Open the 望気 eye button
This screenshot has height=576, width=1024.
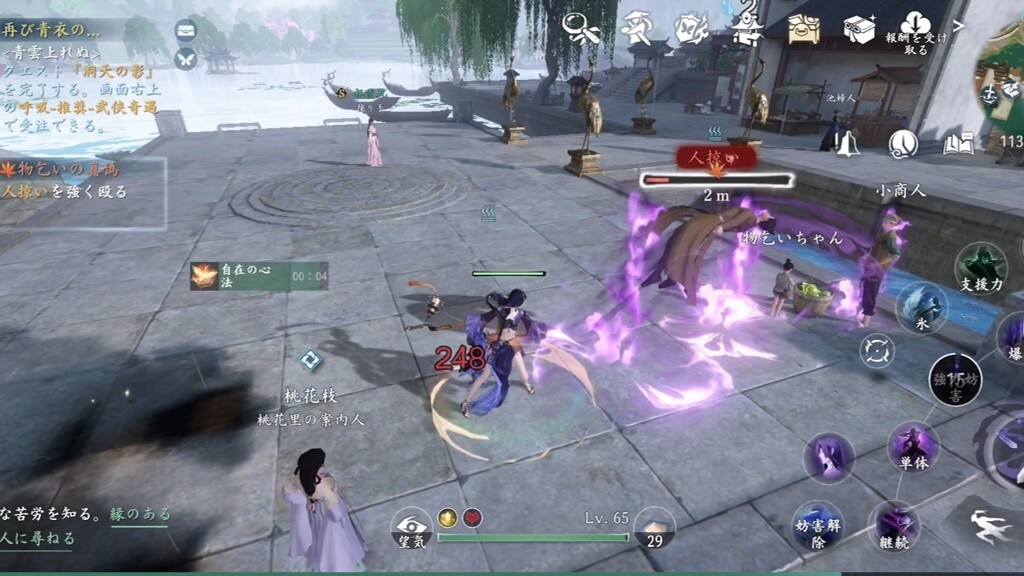[411, 527]
